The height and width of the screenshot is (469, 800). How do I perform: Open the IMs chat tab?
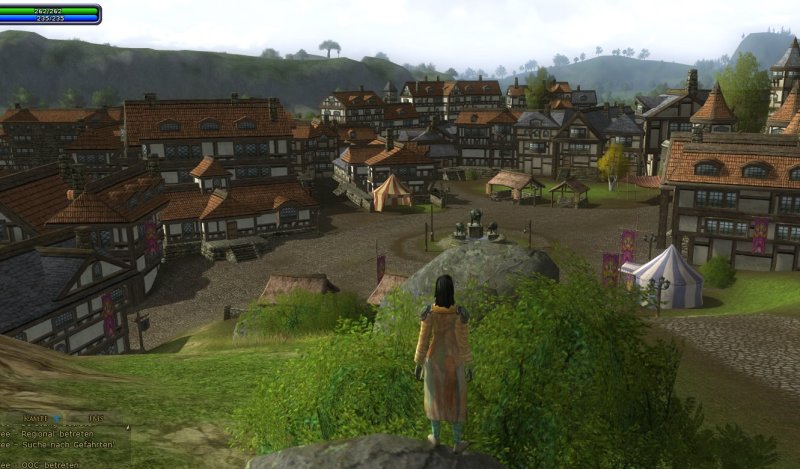(x=95, y=417)
